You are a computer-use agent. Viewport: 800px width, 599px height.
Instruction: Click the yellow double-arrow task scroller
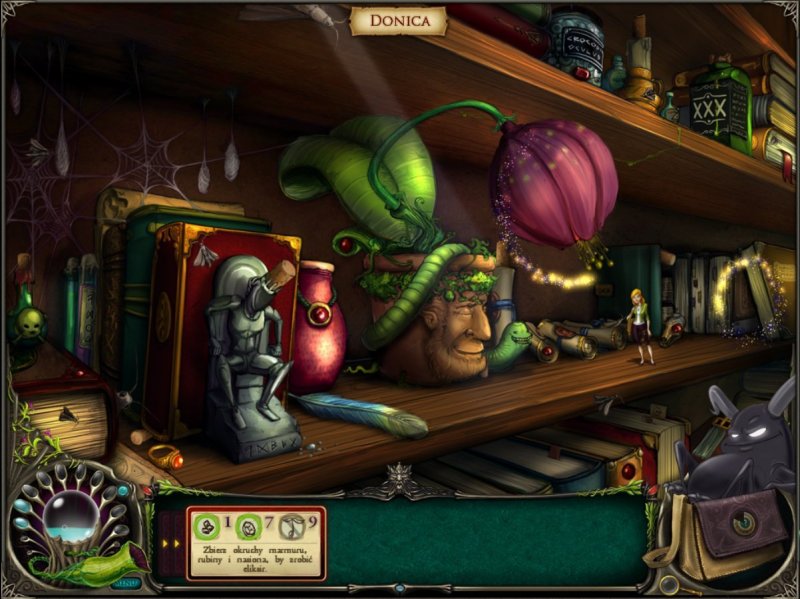169,544
